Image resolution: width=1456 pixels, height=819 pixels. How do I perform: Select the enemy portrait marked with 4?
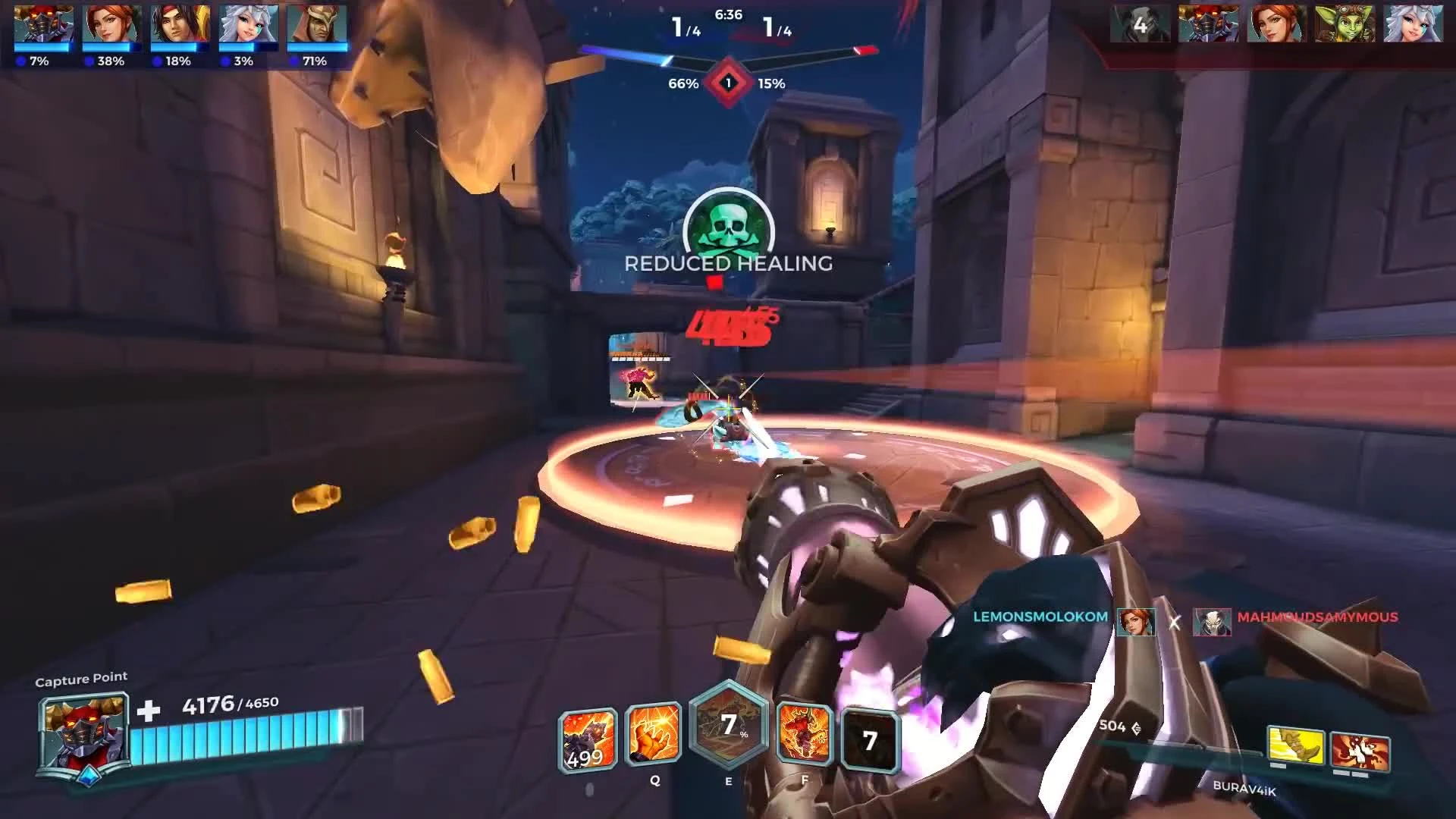(1139, 24)
